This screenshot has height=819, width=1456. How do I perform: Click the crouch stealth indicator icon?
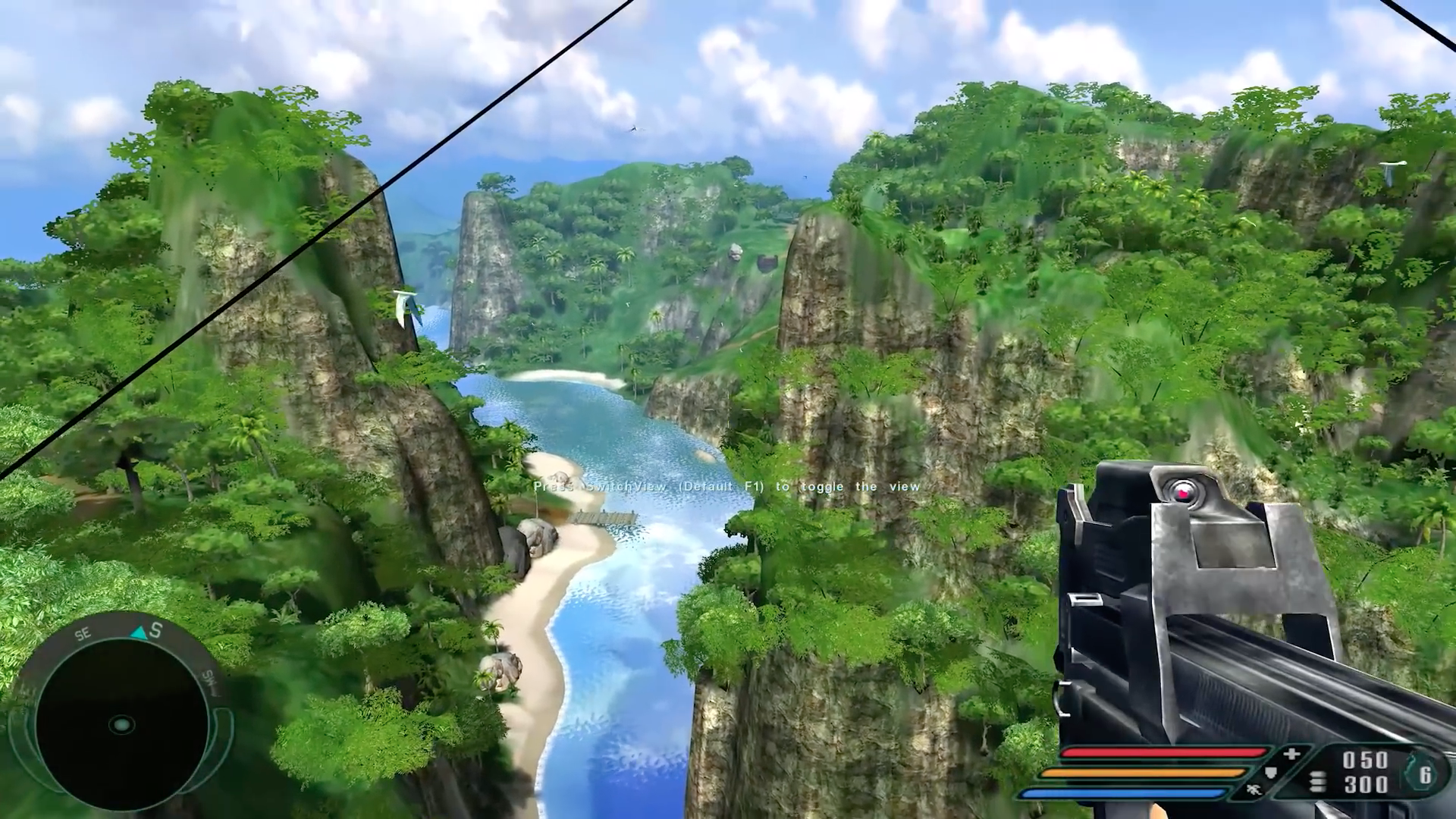click(1254, 790)
